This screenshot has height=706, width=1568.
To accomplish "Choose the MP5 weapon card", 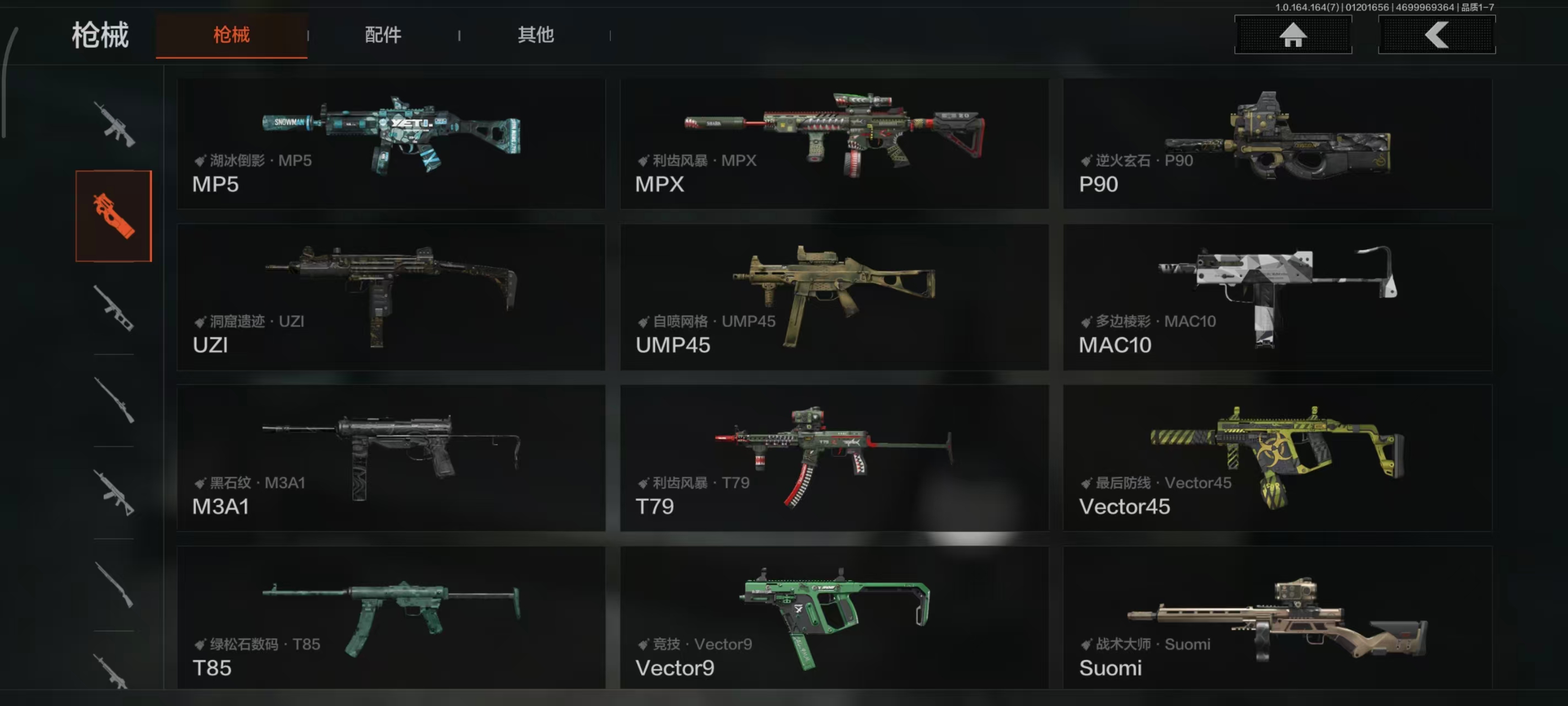I will coord(391,144).
